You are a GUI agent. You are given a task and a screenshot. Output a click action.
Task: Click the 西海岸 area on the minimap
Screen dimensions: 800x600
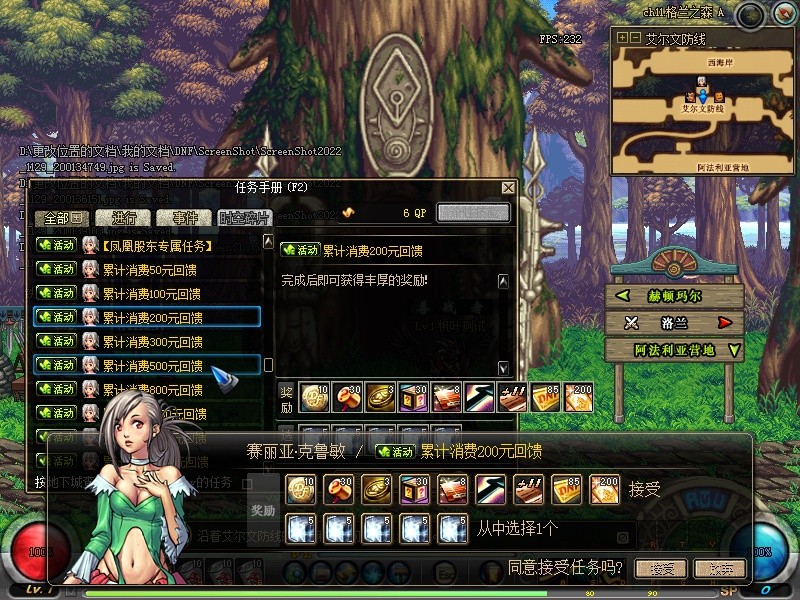point(719,62)
